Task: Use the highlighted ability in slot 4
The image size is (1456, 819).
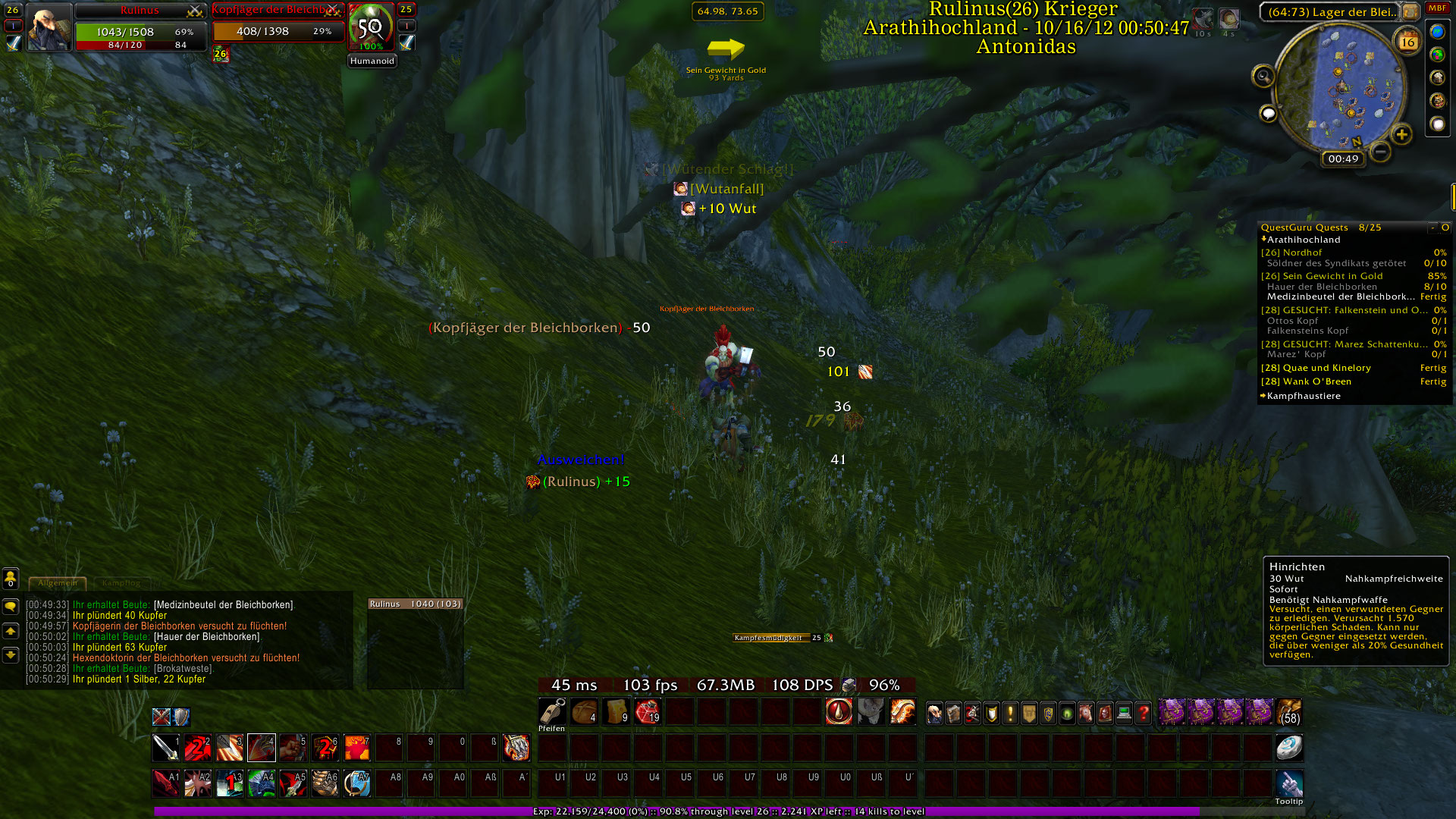Action: (262, 748)
